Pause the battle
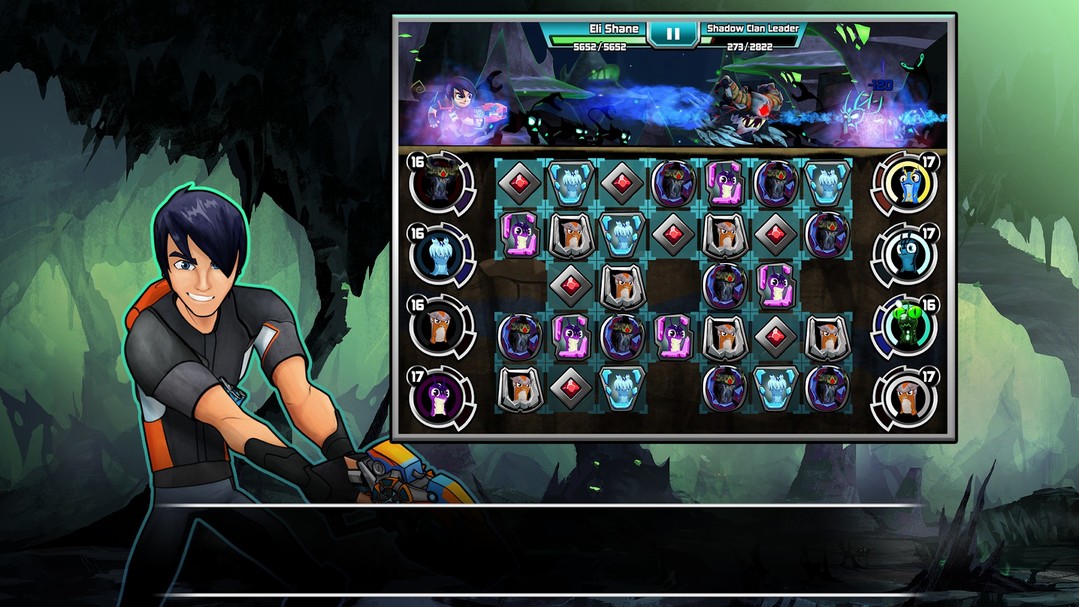1079x607 pixels. click(x=672, y=33)
